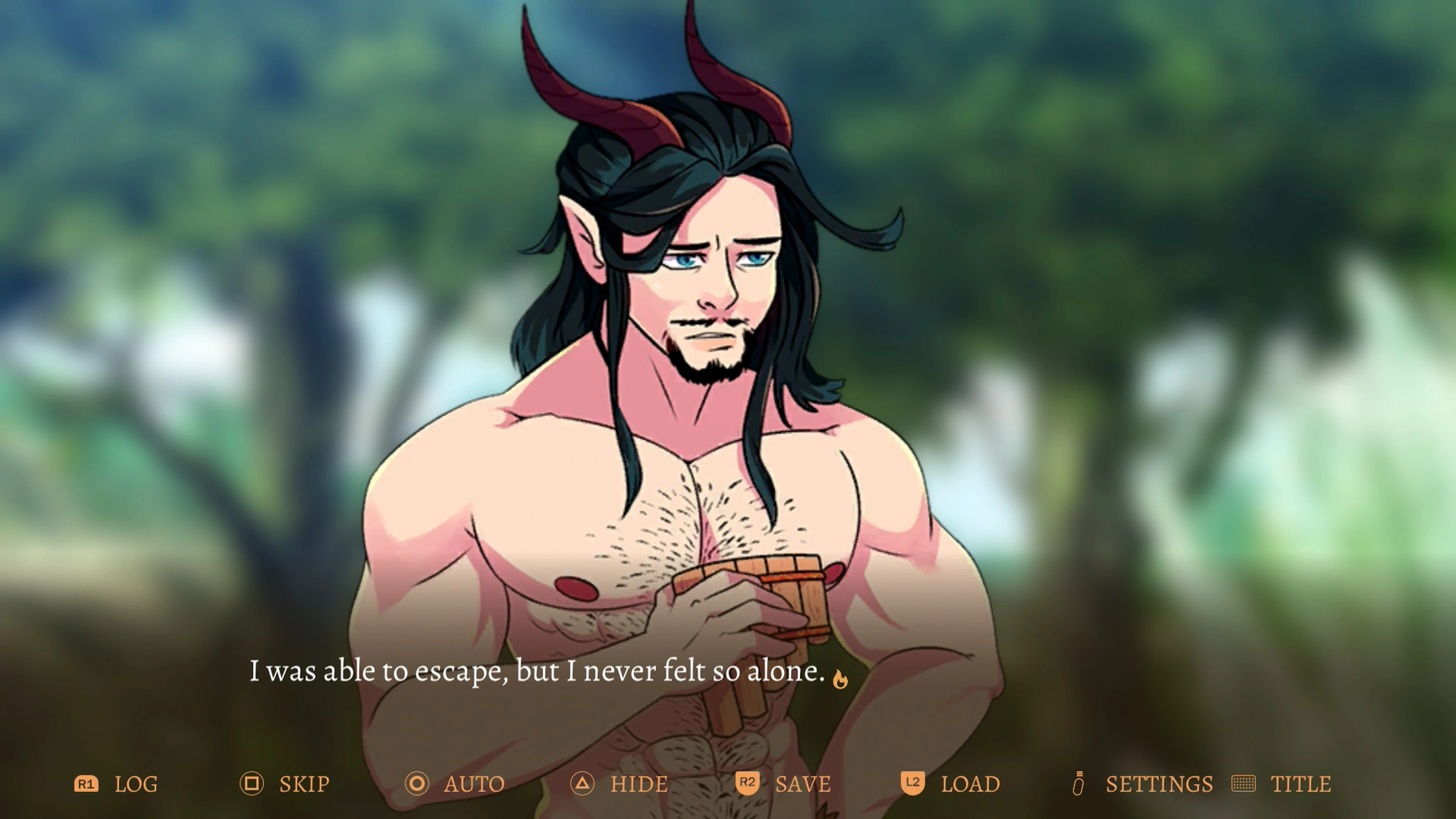This screenshot has height=819, width=1456.
Task: Open the SAVE screen
Action: click(x=803, y=784)
